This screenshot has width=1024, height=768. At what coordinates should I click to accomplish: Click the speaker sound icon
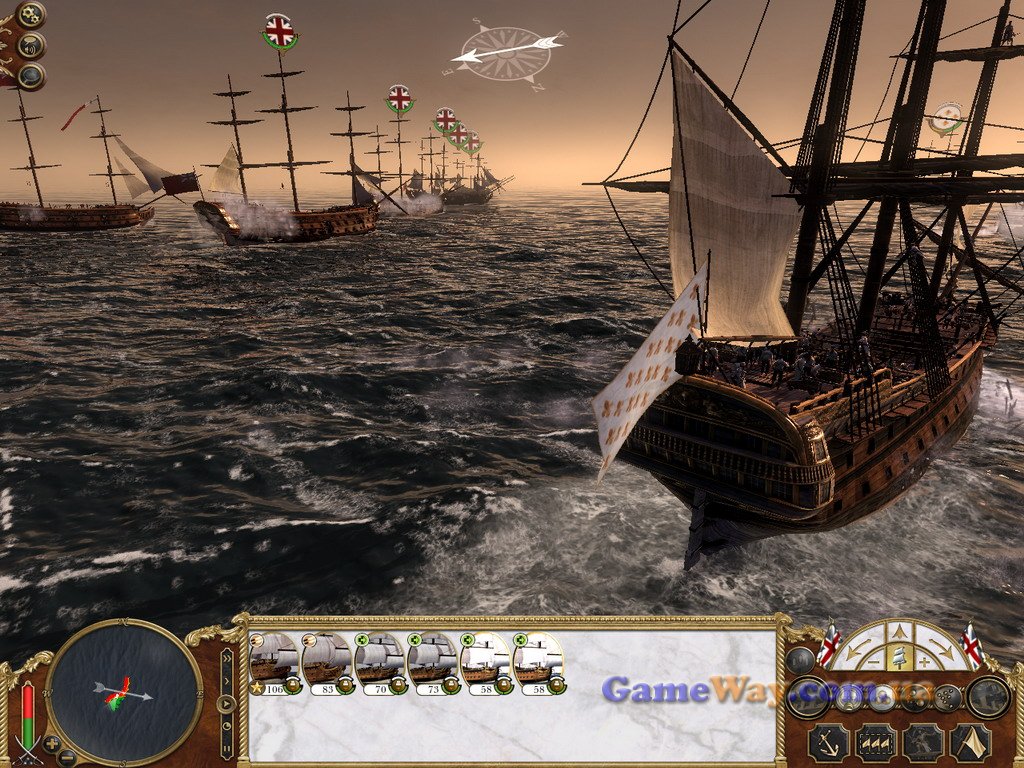[31, 45]
